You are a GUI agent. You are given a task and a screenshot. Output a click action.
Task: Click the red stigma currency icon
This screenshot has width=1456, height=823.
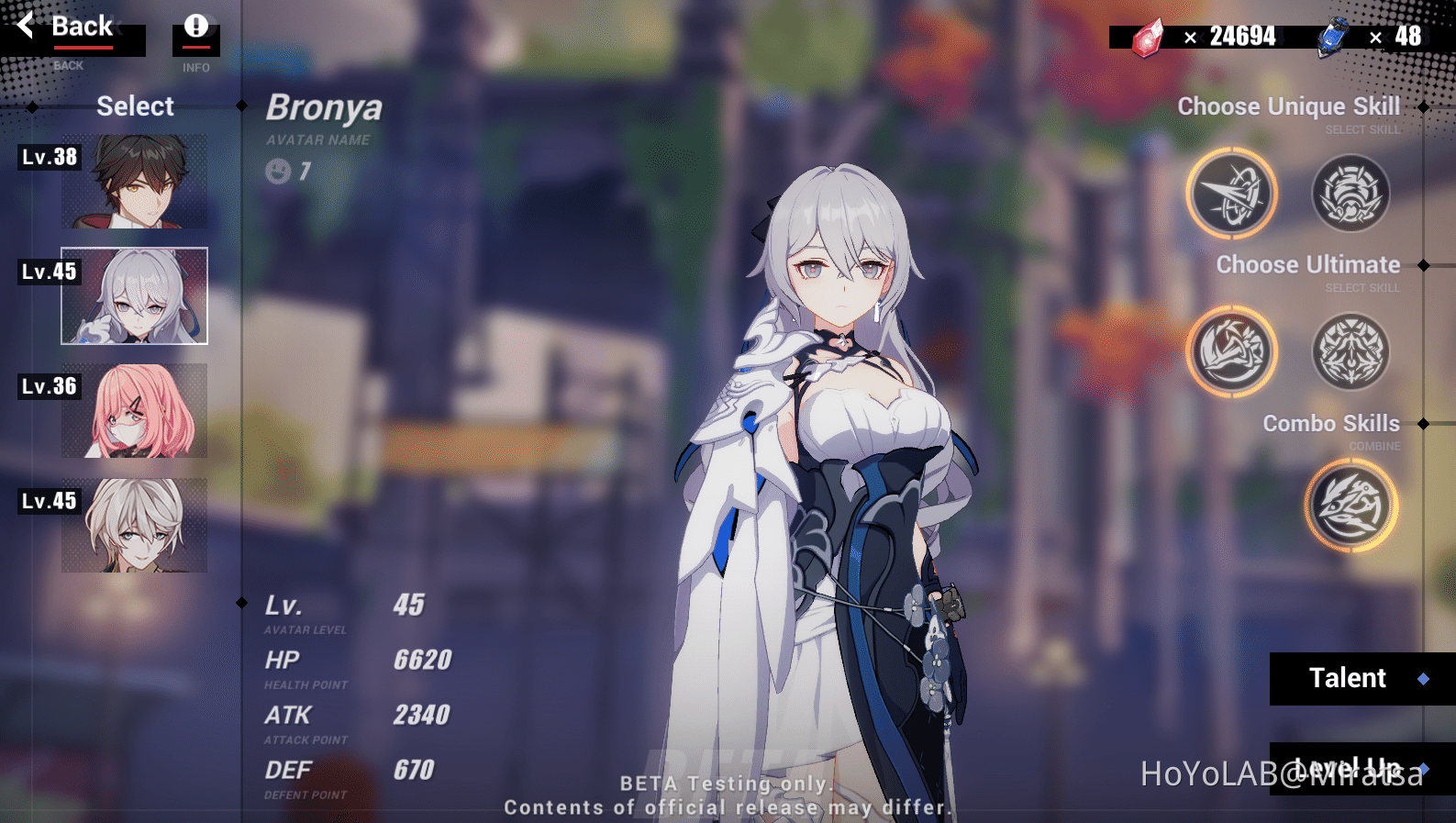1146,37
